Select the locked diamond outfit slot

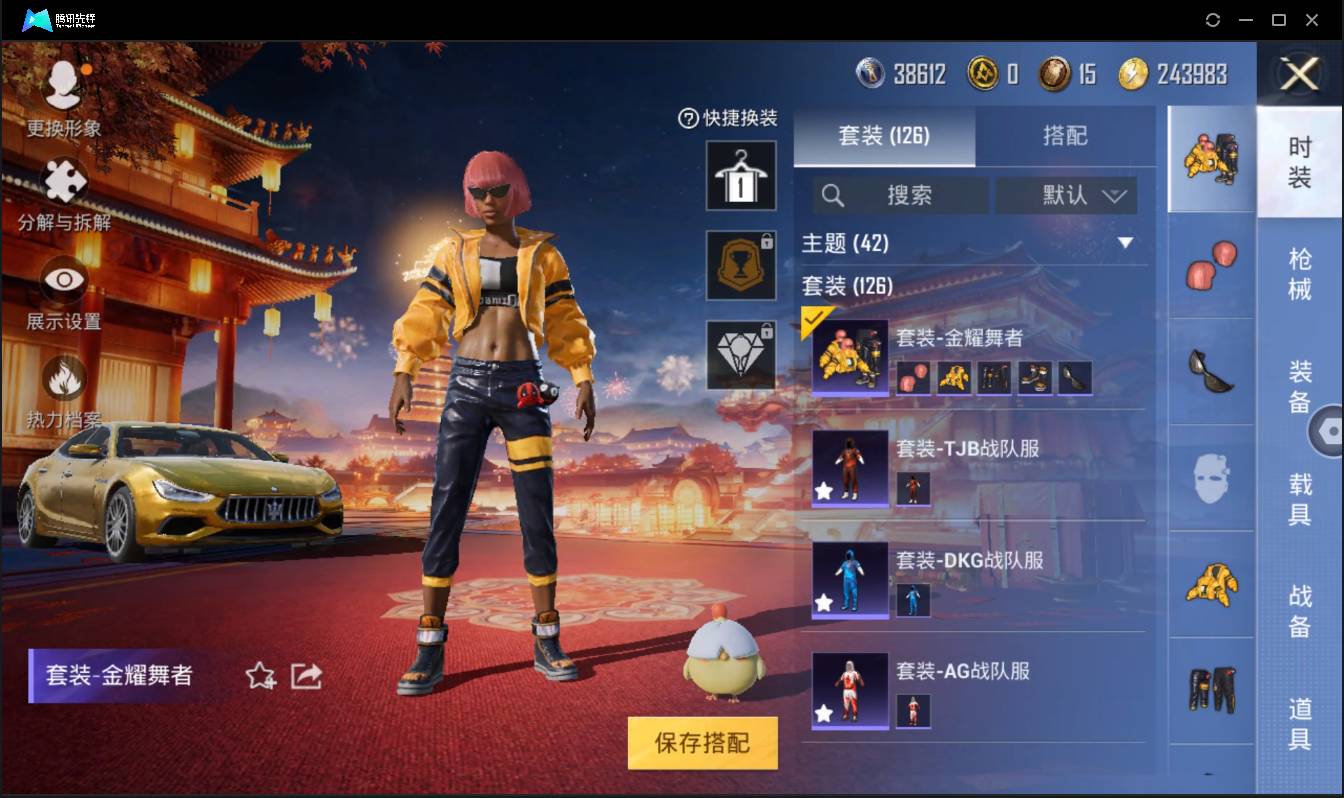coord(741,355)
